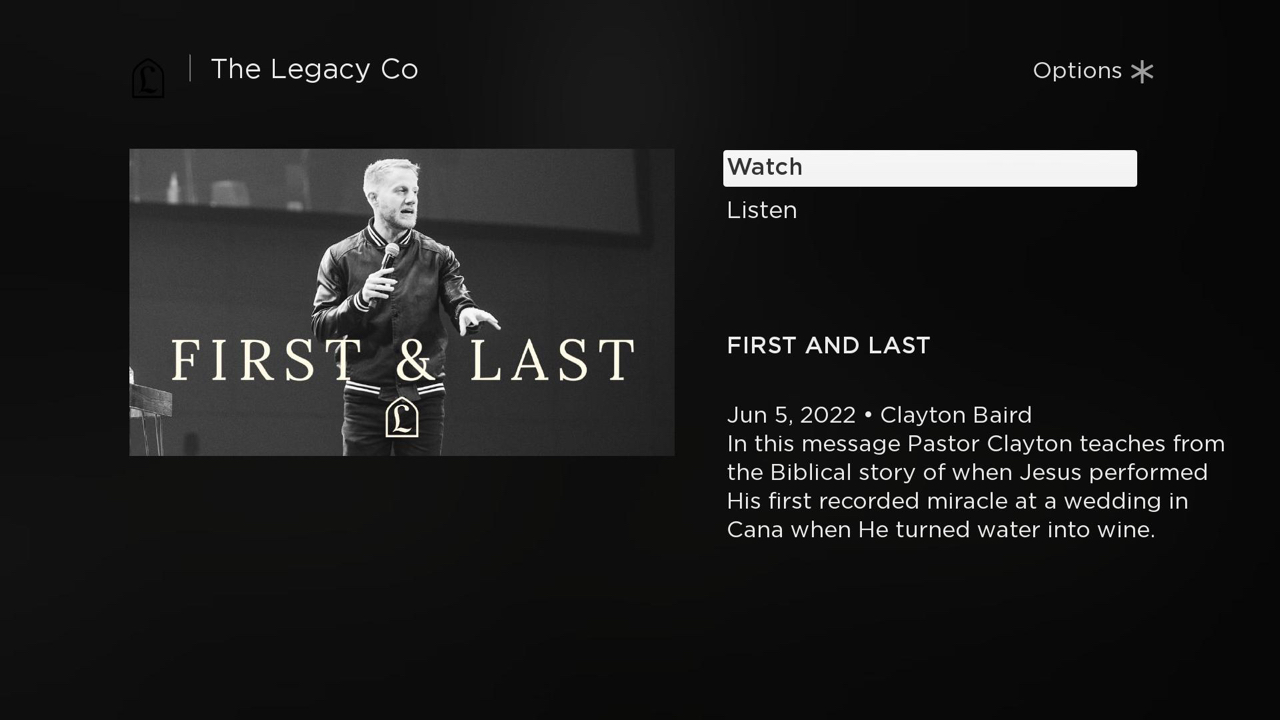
Task: Click the Clayton Baird speaker credit
Action: [955, 414]
